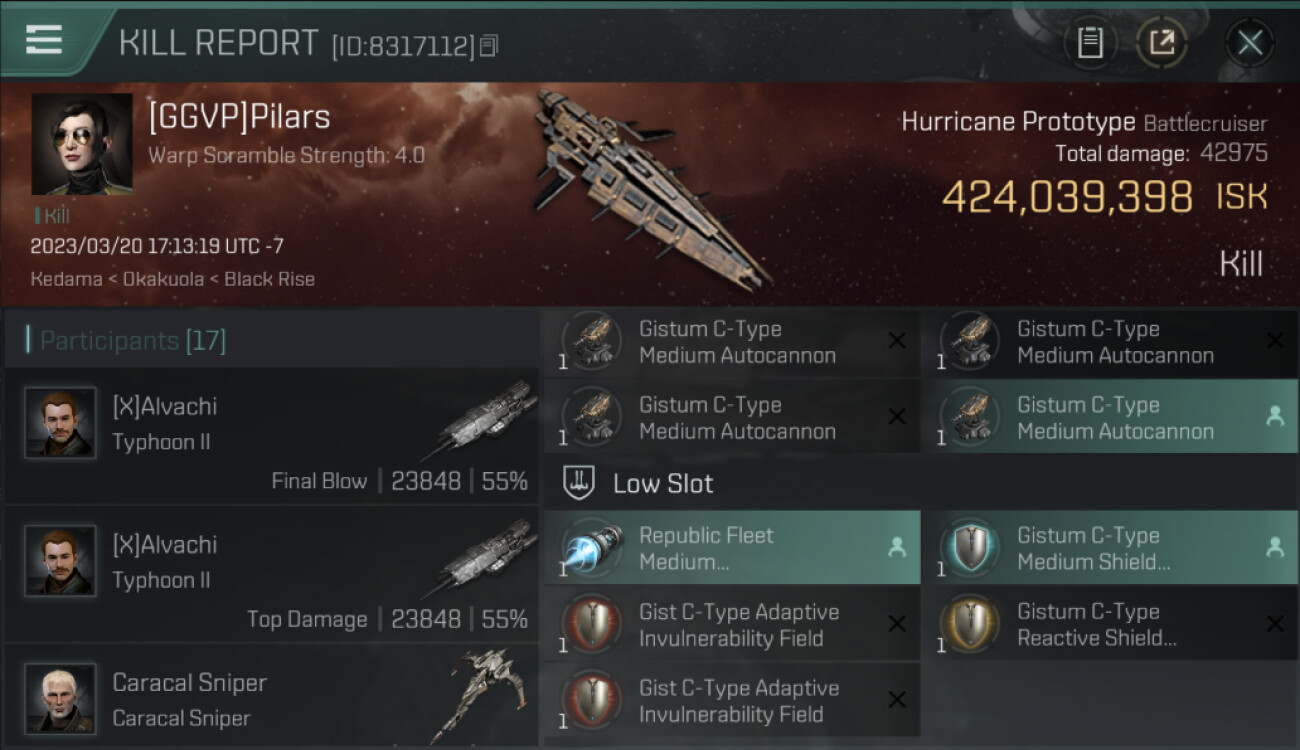
Task: Select the Republic Fleet Medium module
Action: point(731,548)
